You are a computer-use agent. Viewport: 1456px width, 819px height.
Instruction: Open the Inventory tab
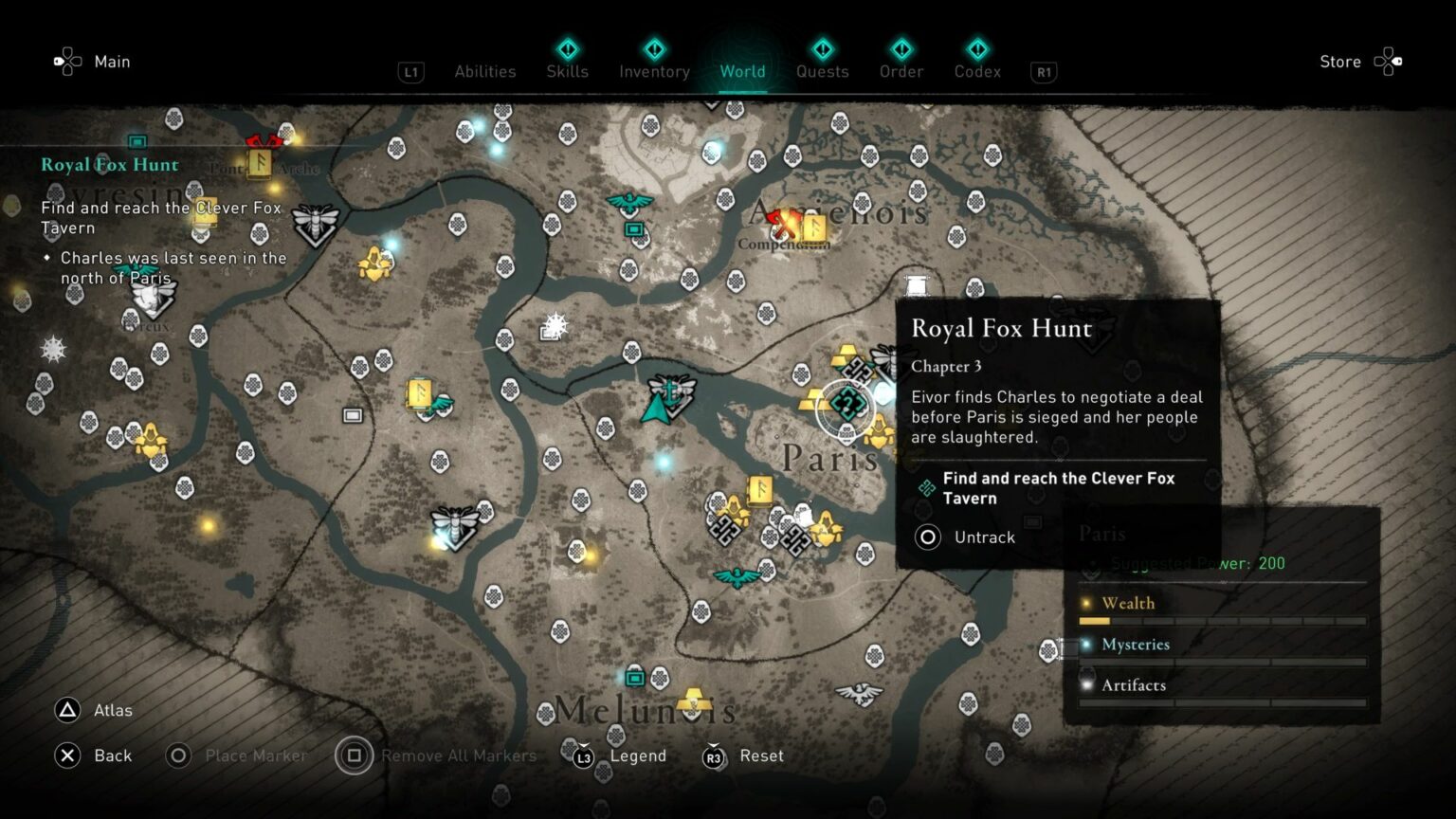654,71
